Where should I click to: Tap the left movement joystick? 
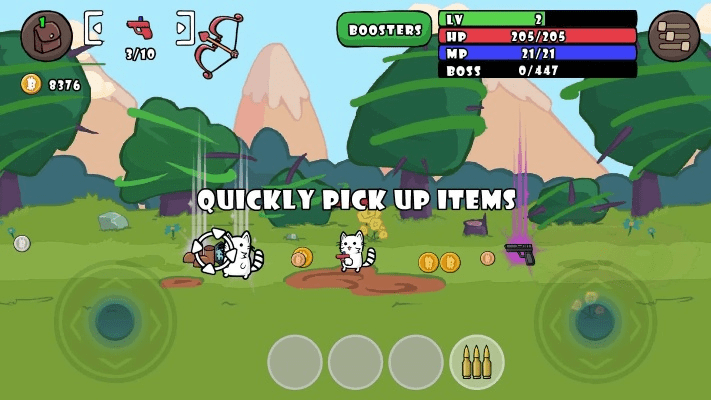coord(115,321)
